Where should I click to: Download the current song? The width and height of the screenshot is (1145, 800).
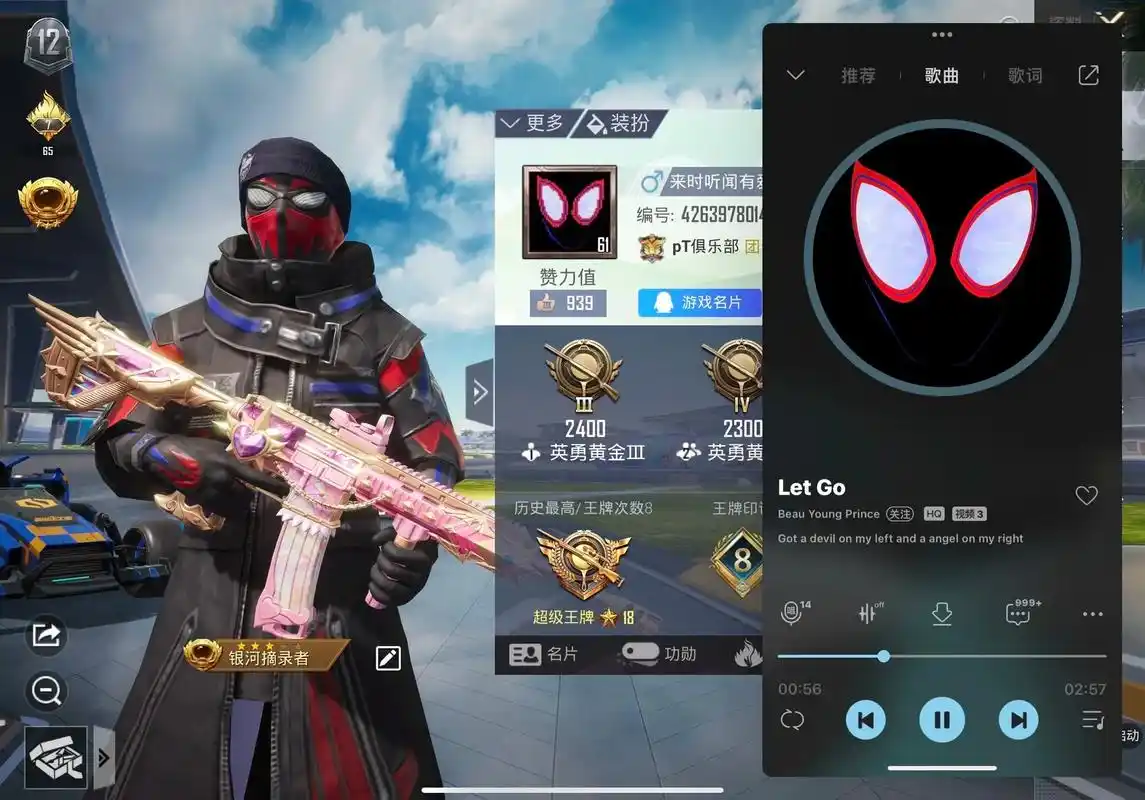point(941,614)
